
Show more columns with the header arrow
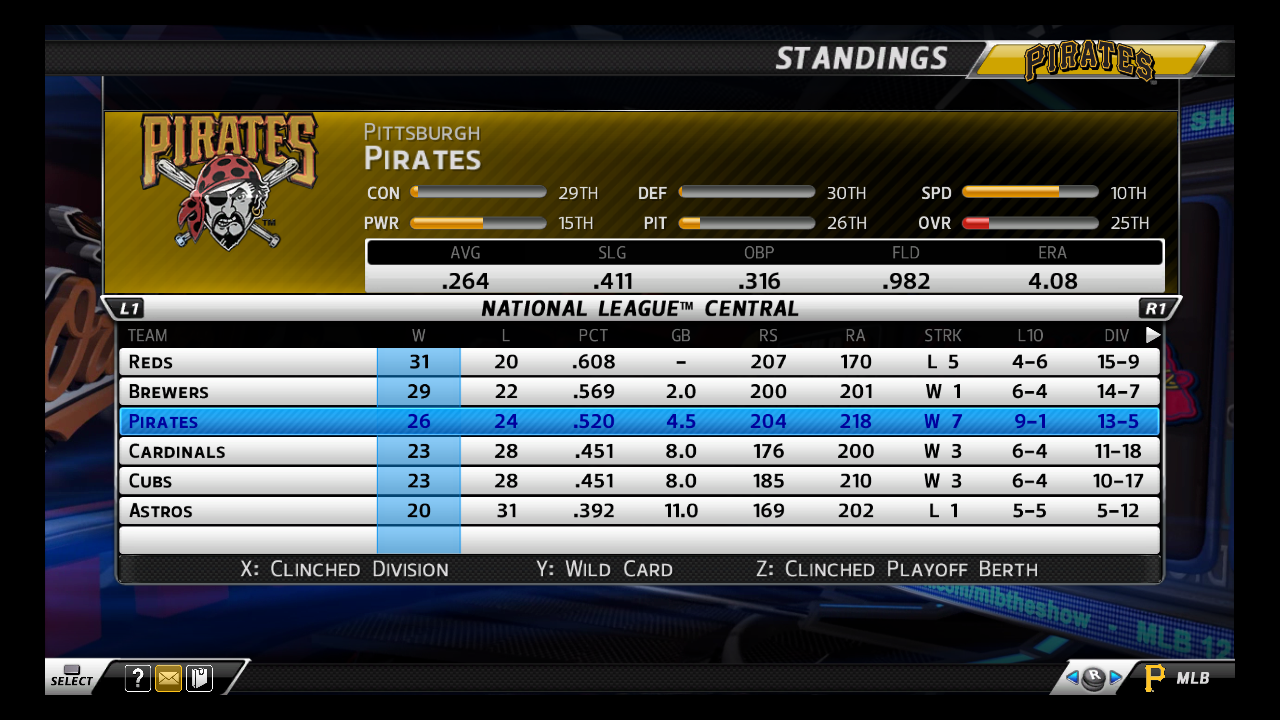click(x=1153, y=335)
